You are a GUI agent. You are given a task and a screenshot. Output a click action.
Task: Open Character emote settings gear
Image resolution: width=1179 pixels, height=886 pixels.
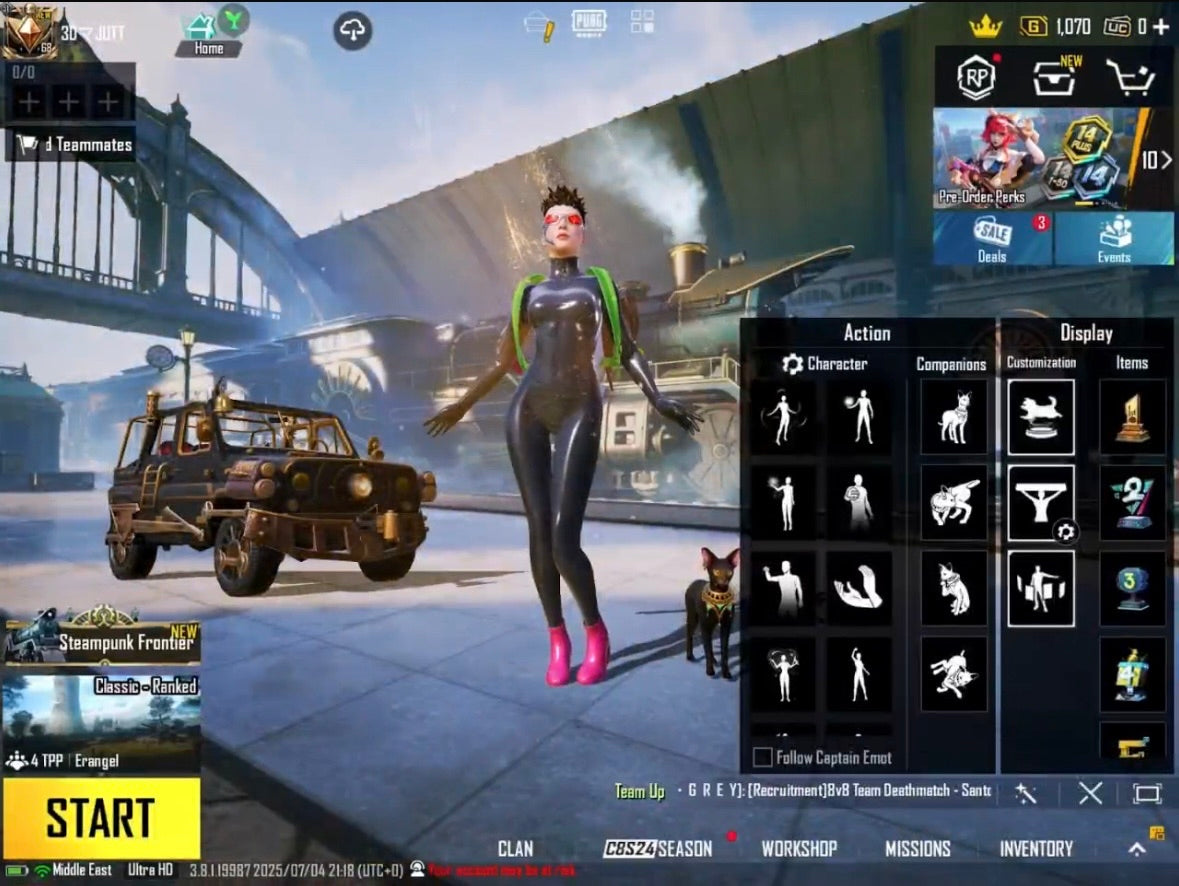click(793, 364)
